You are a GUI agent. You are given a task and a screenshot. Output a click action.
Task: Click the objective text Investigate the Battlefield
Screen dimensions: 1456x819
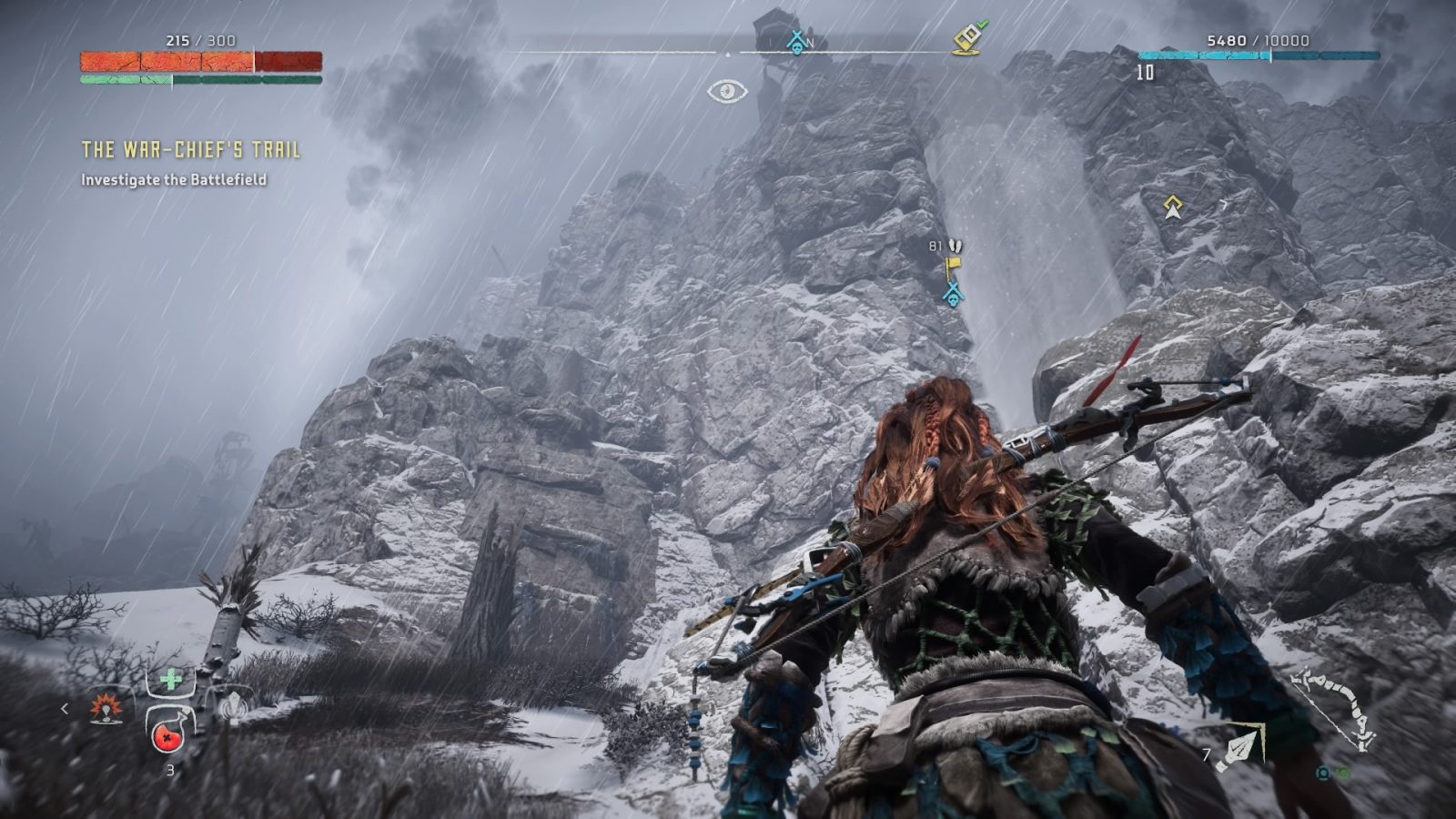coord(172,181)
